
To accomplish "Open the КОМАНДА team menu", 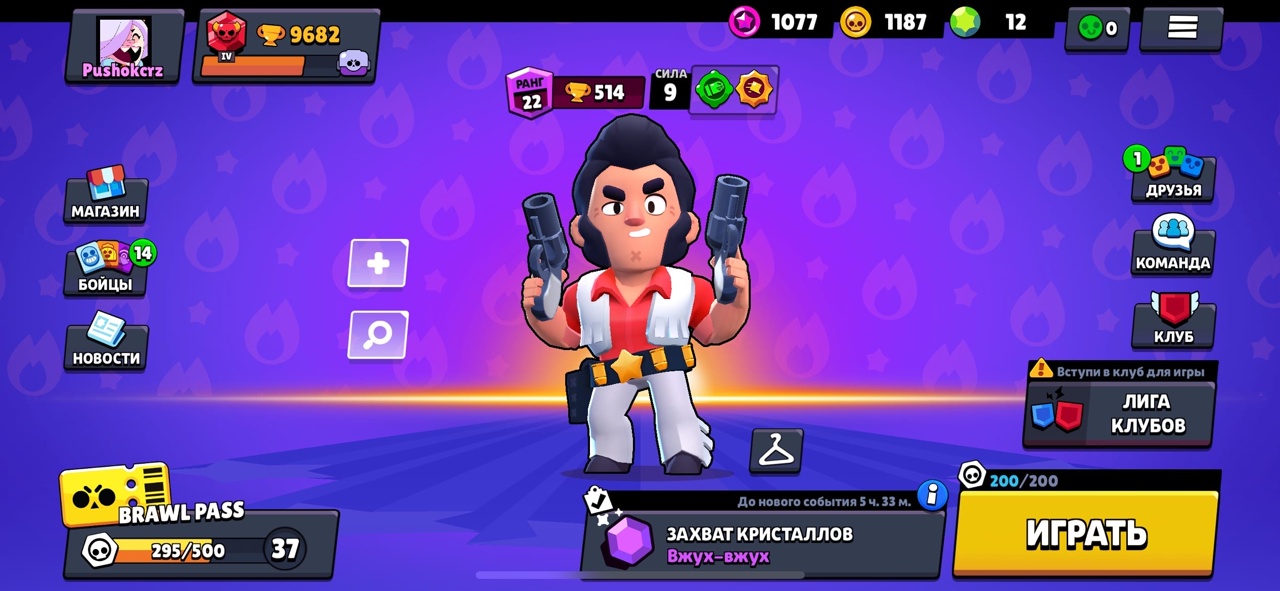I will 1173,247.
